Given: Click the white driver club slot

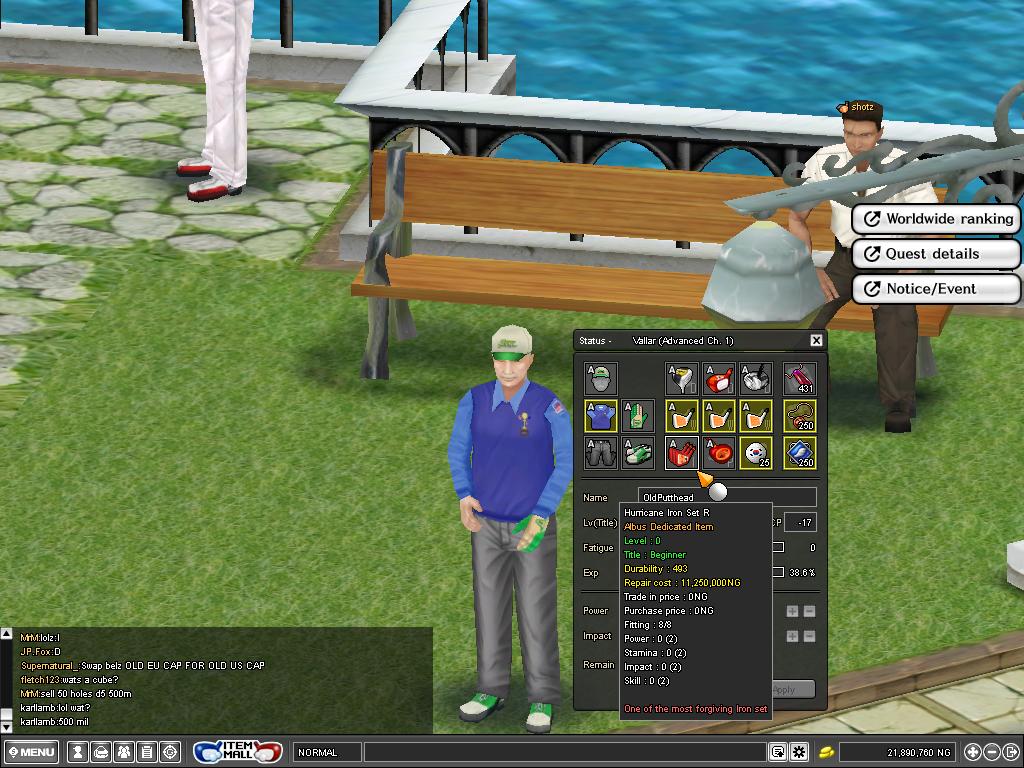Looking at the screenshot, I should click(x=681, y=379).
